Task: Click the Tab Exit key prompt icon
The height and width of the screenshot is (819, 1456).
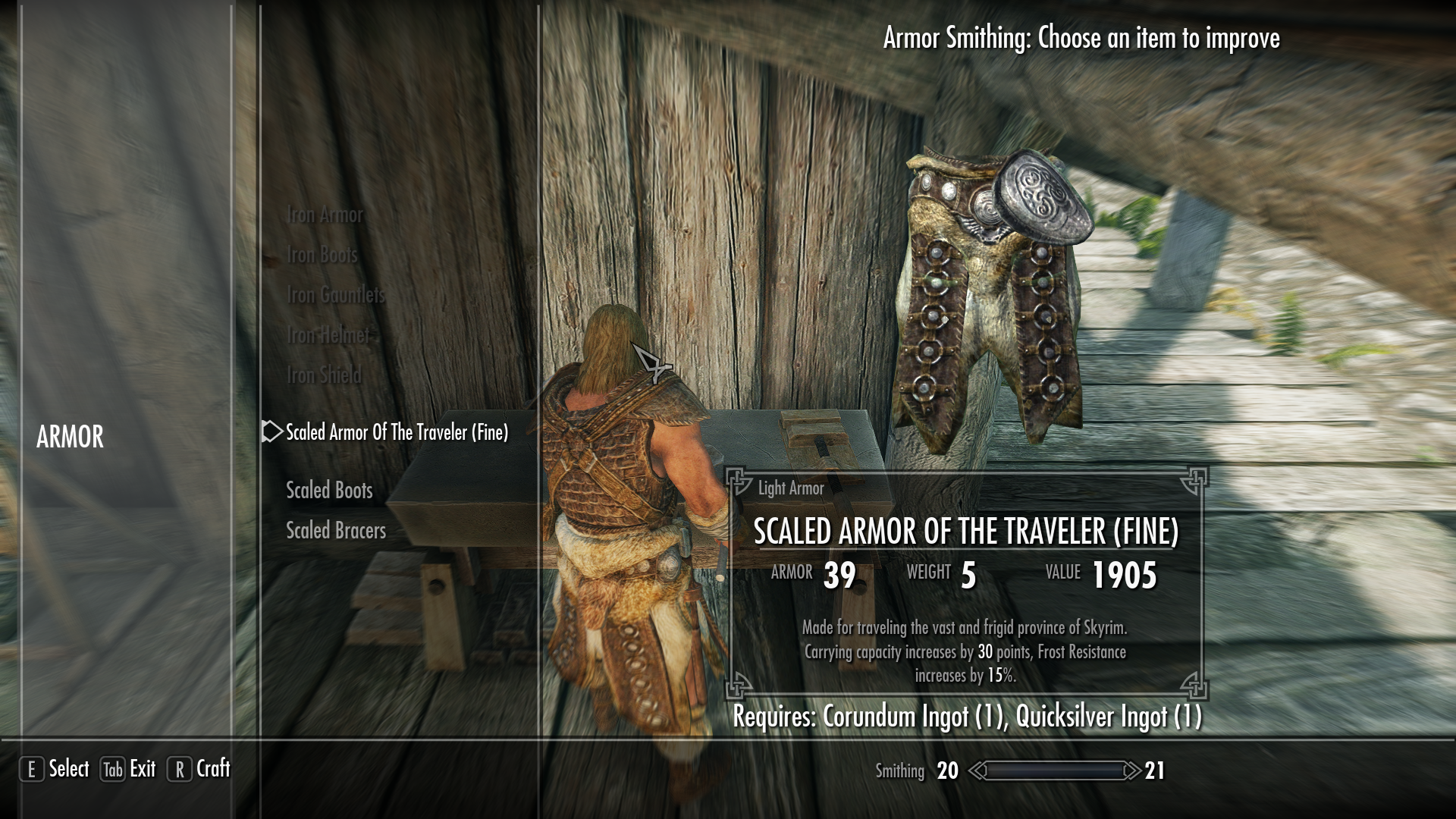Action: [x=111, y=769]
